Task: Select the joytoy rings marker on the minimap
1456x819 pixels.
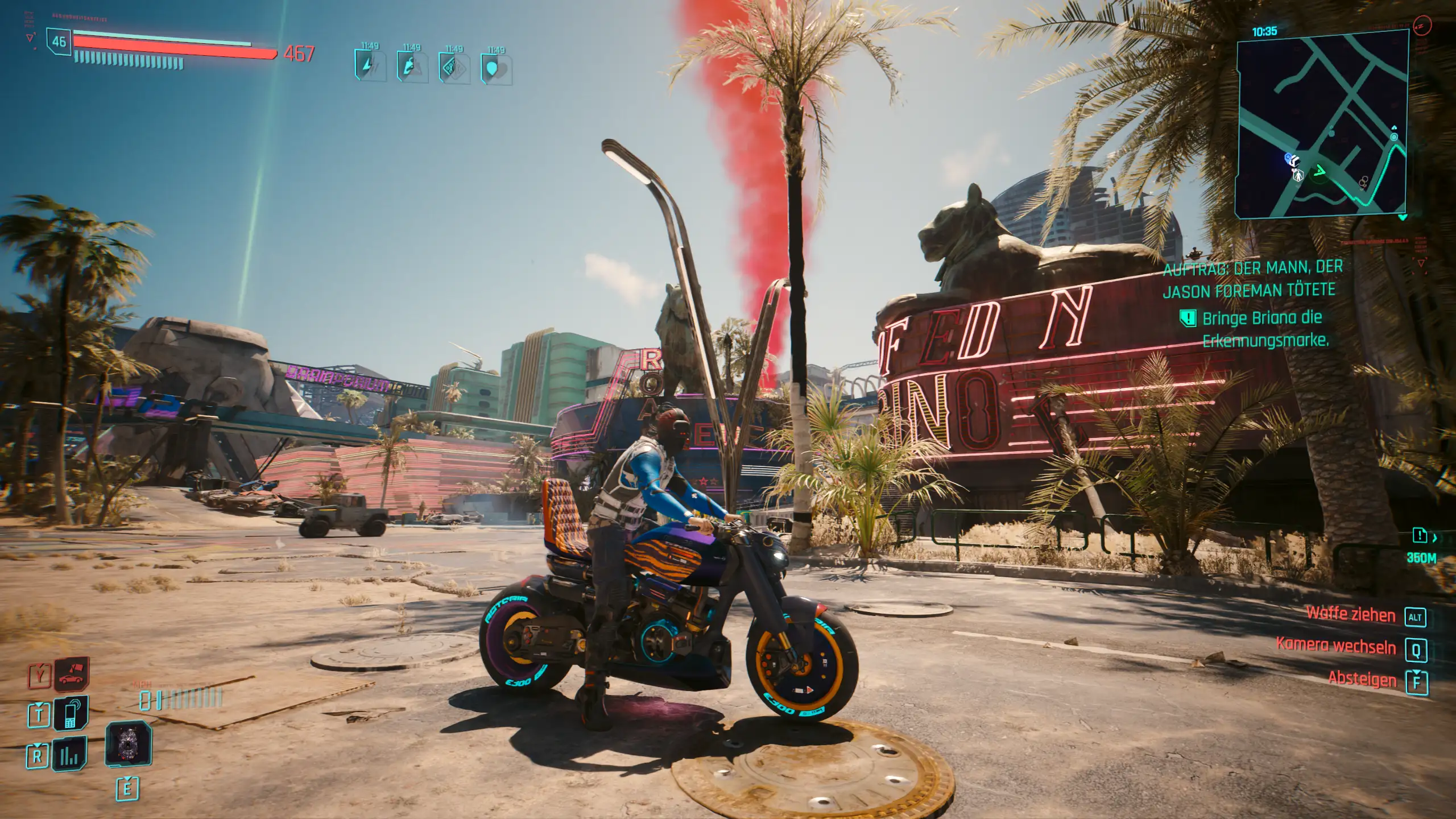Action: tap(1363, 182)
